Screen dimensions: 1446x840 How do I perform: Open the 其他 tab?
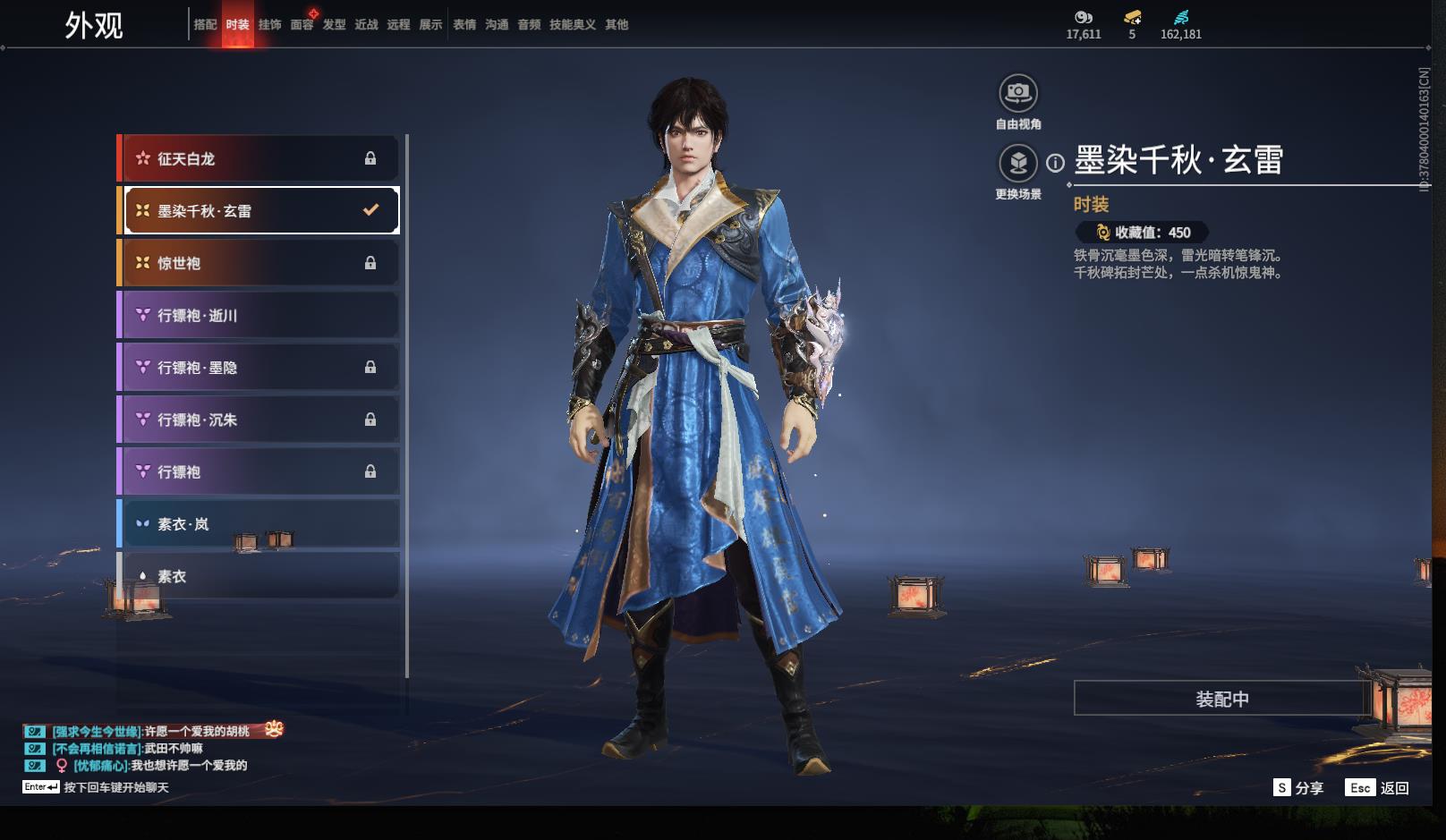click(617, 25)
